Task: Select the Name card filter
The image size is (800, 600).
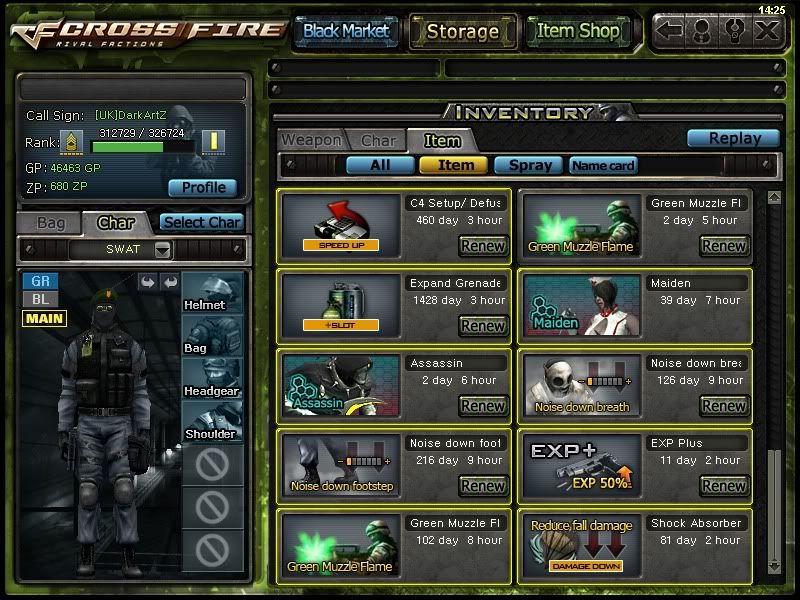Action: (603, 165)
